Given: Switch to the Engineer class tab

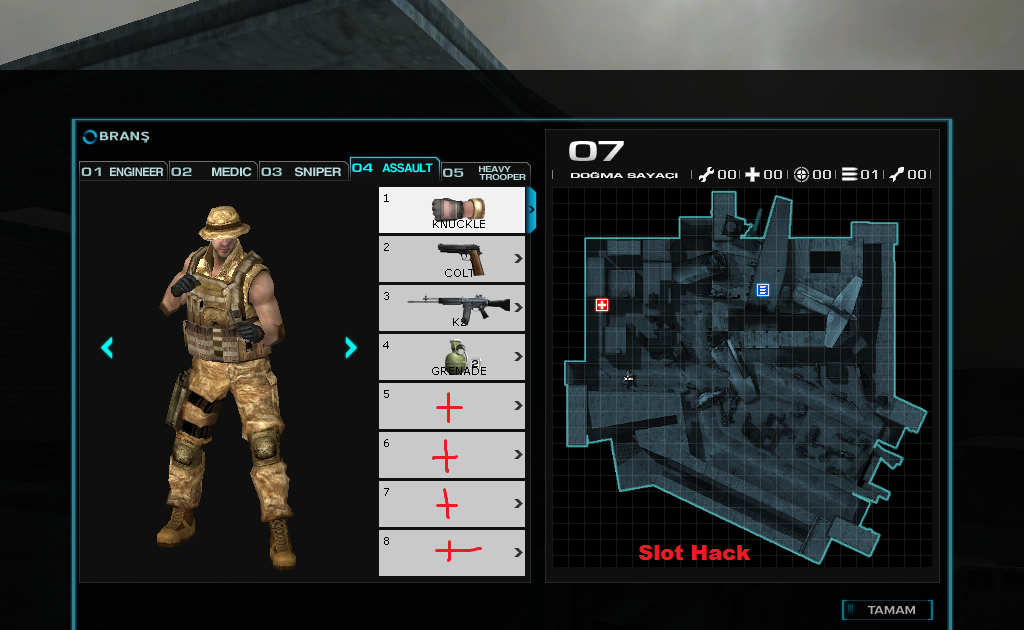Looking at the screenshot, I should tap(123, 172).
